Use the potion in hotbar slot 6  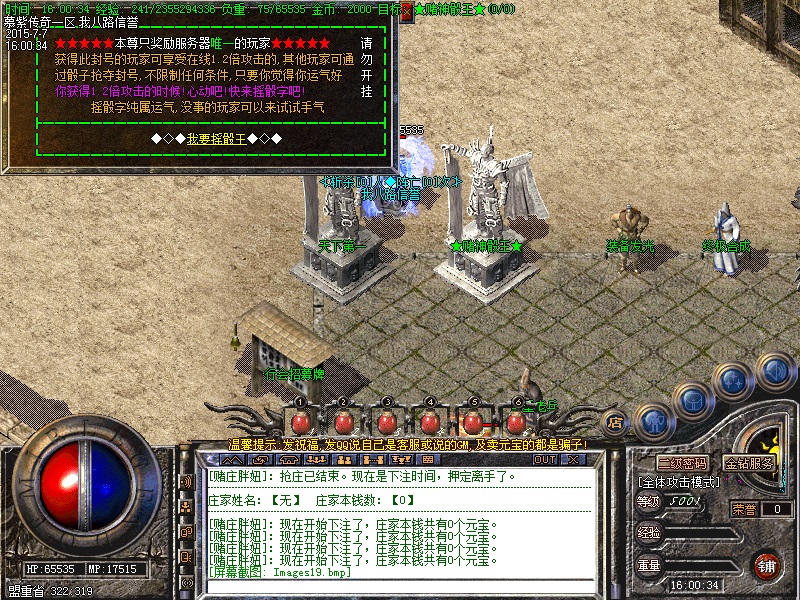pyautogui.click(x=516, y=421)
